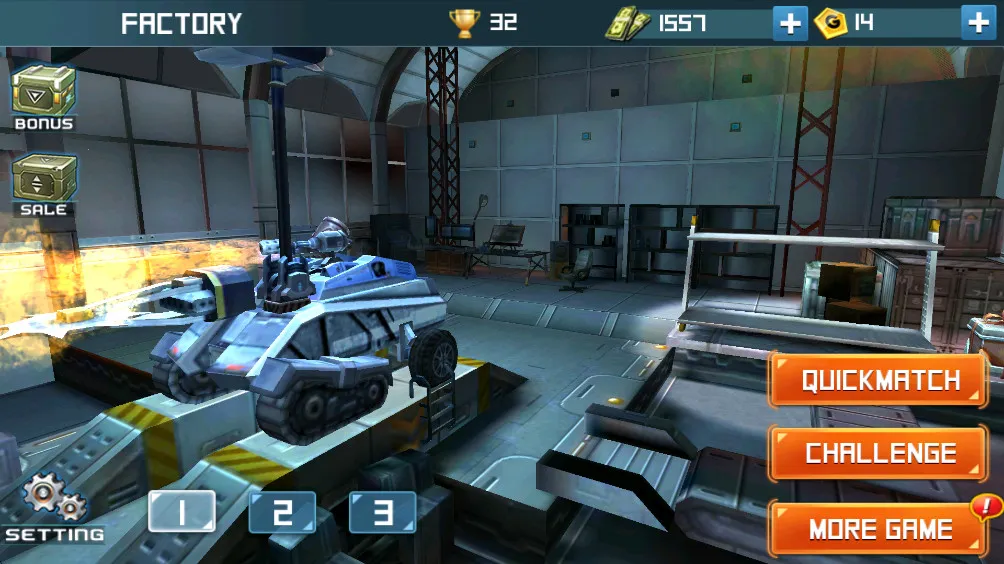This screenshot has width=1004, height=564.
Task: Buy more gold coins with plus button
Action: pos(978,23)
